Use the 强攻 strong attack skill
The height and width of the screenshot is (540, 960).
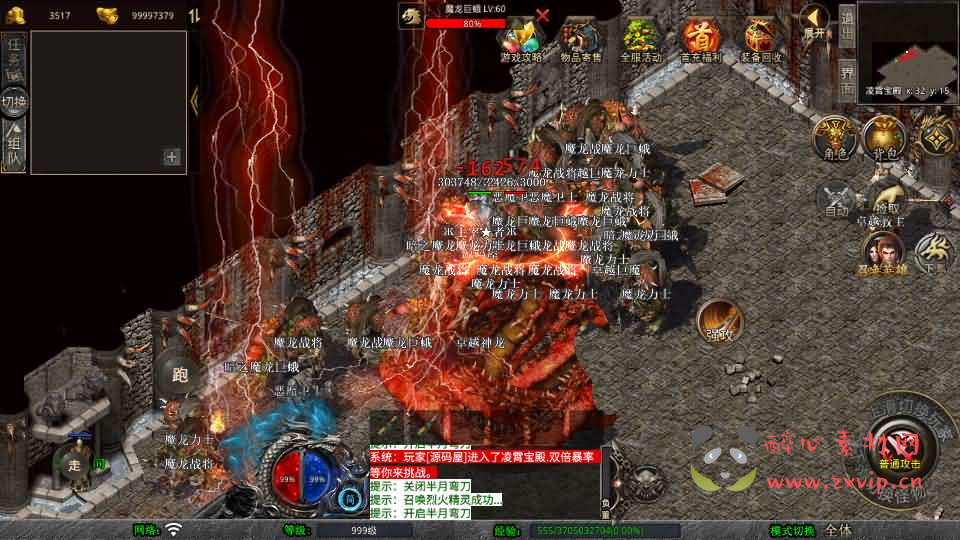point(719,322)
